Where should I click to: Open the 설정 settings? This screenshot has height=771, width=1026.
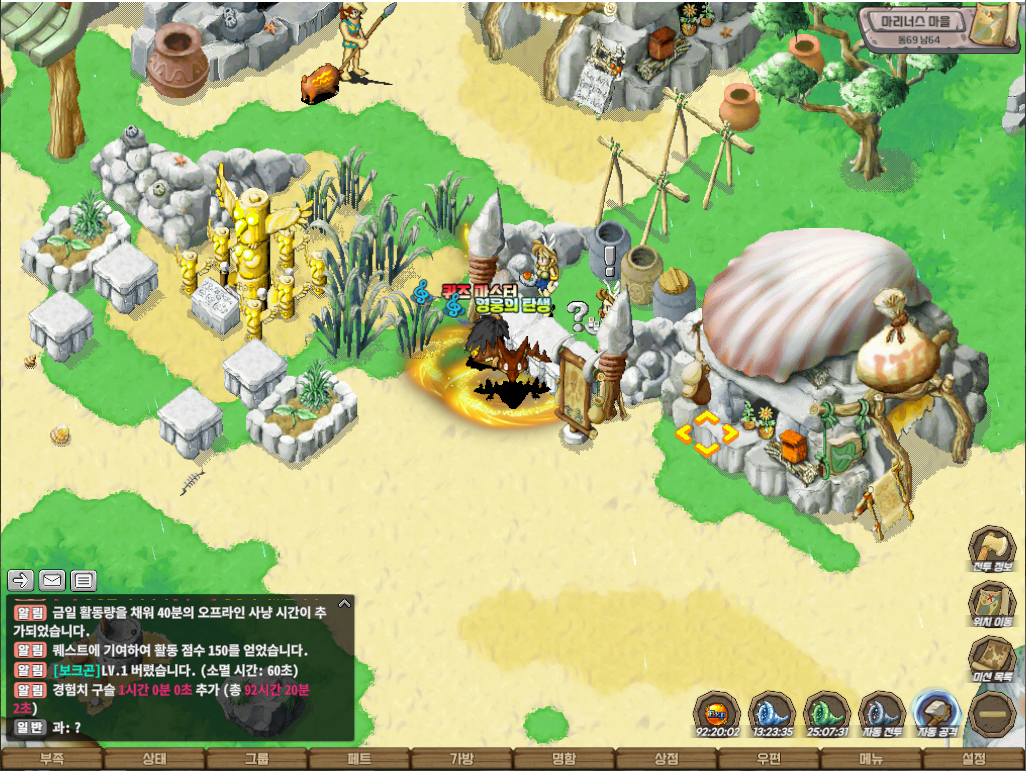click(974, 759)
